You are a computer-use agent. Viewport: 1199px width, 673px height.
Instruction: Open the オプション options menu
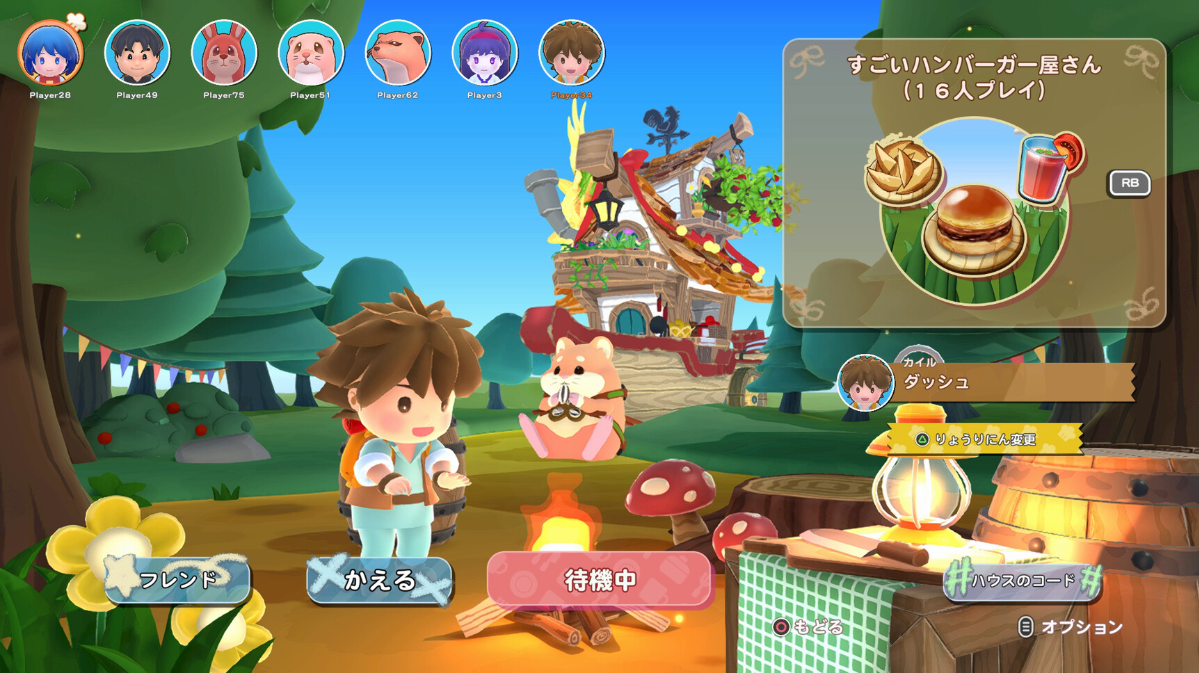[x=1070, y=627]
